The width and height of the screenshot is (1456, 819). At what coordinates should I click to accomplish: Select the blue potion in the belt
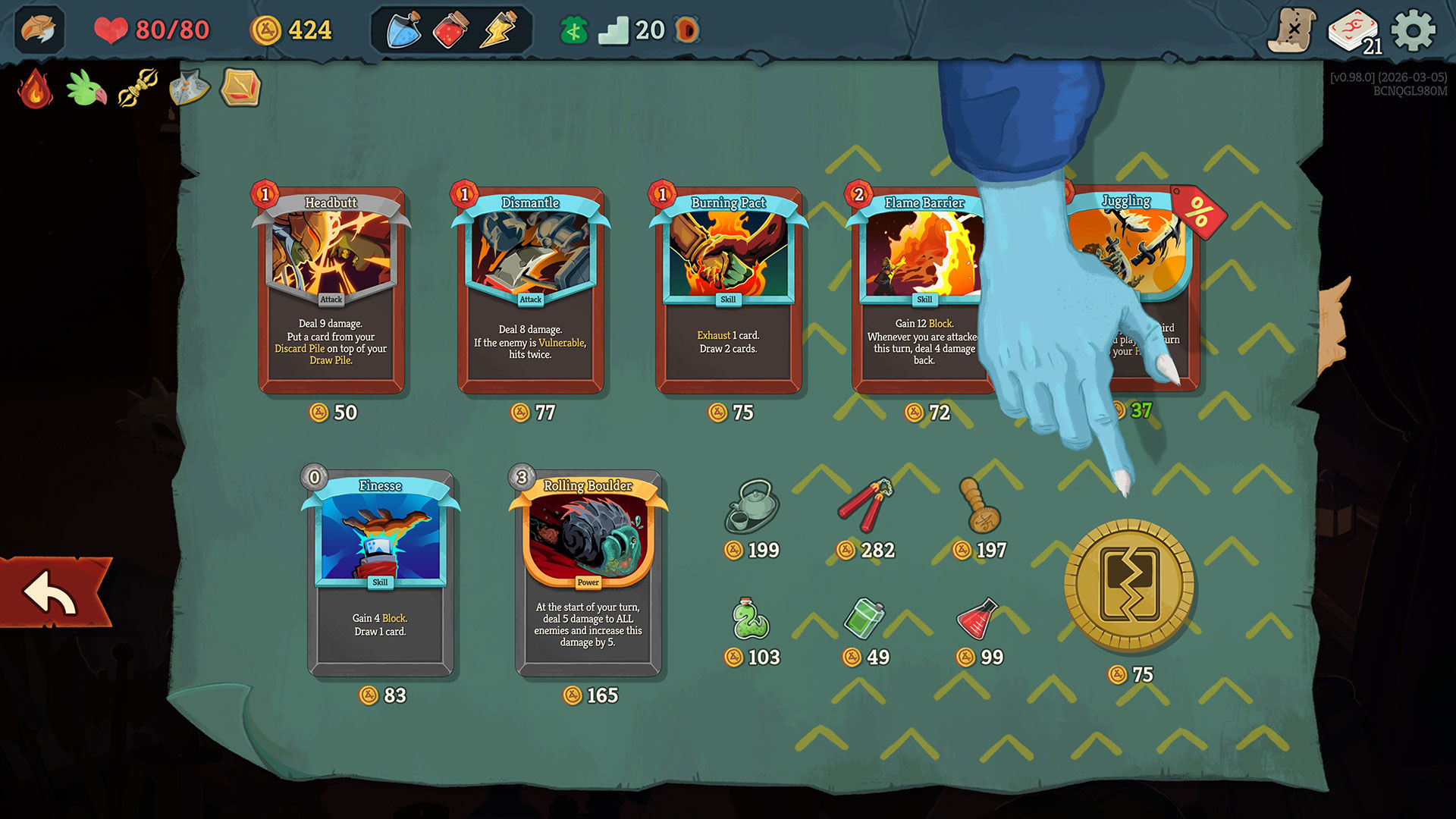pos(404,30)
